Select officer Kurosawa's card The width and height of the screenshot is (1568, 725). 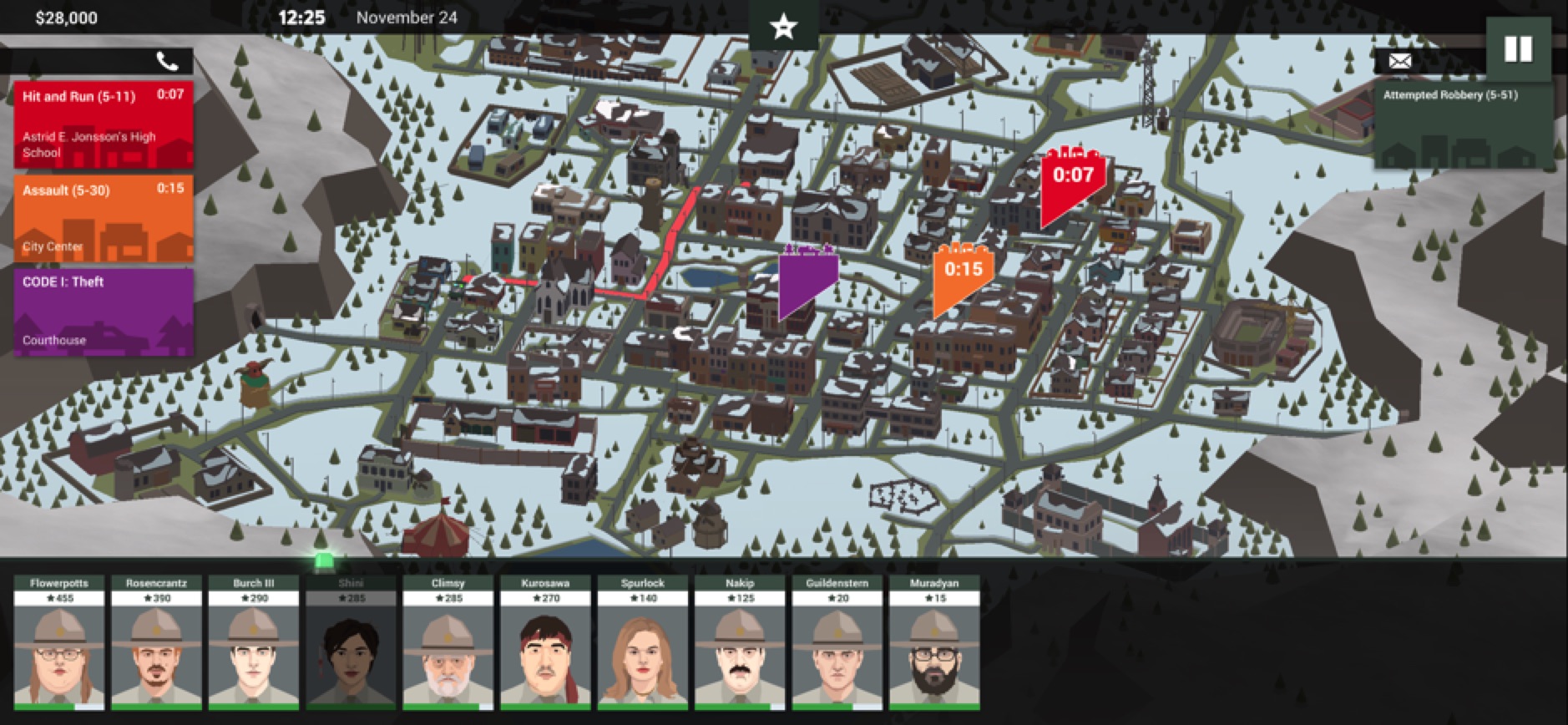pos(545,643)
